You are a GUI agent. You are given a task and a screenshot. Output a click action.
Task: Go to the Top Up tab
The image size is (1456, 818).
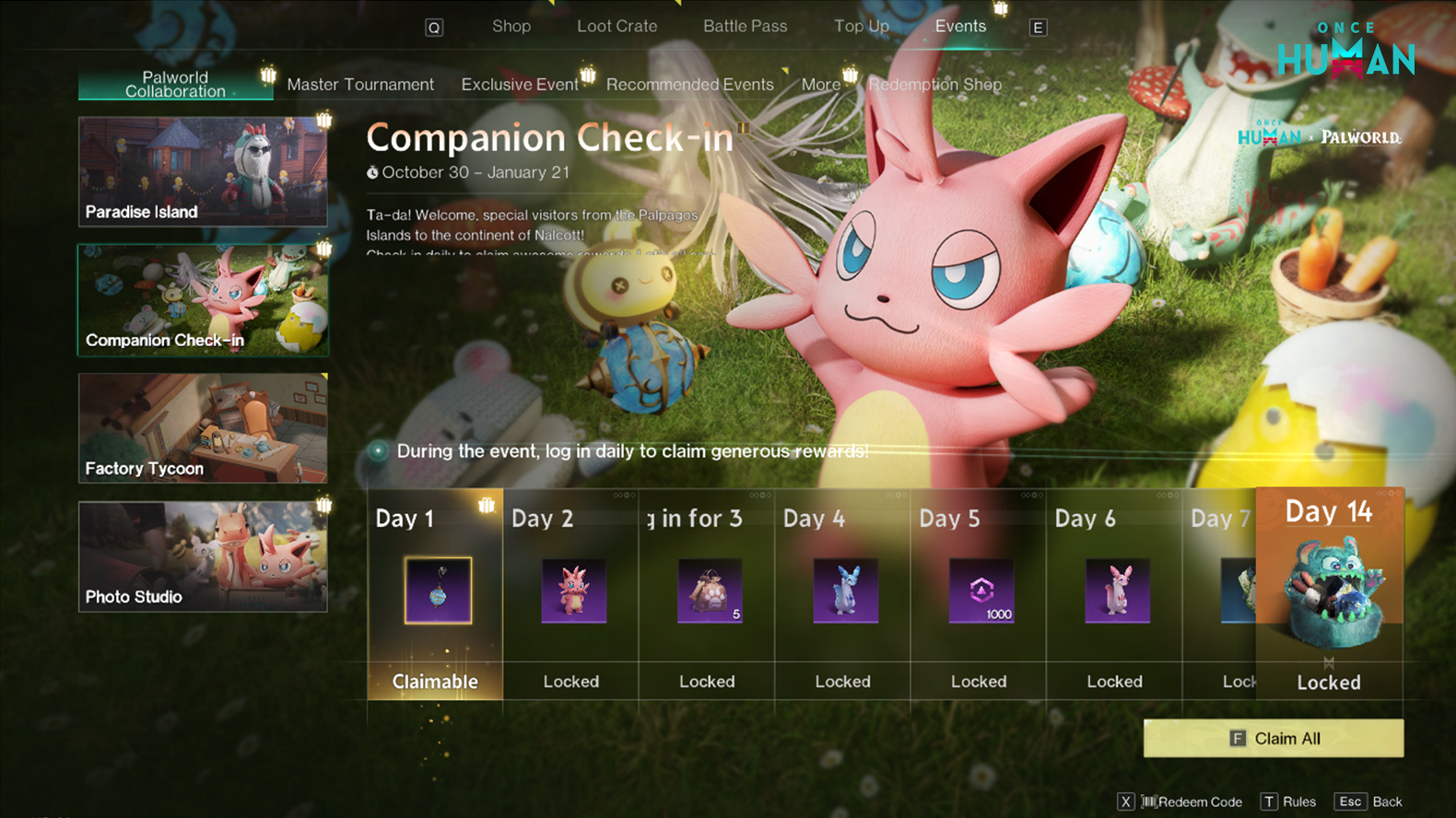[x=861, y=27]
